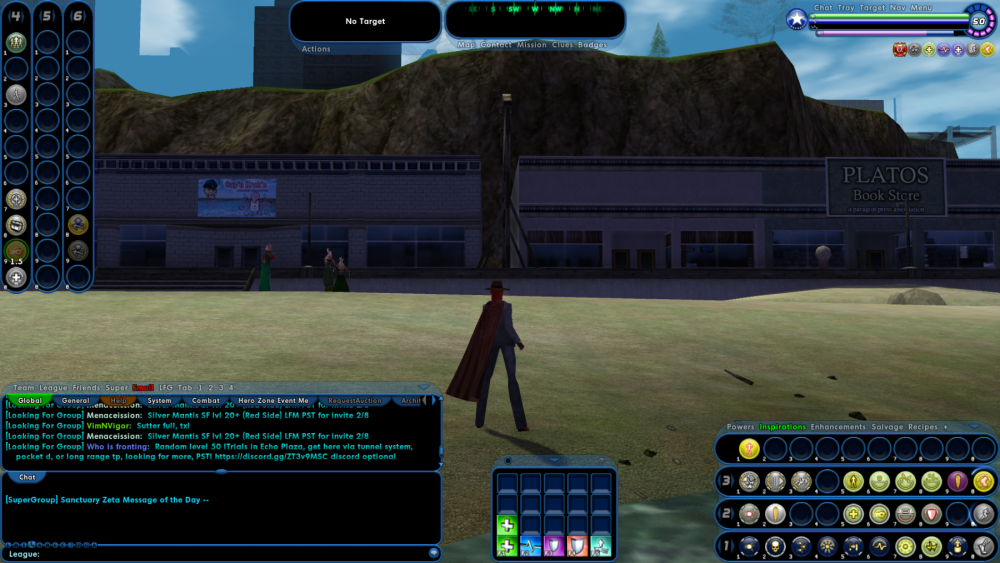Image resolution: width=1000 pixels, height=563 pixels.
Task: Open the Salvage tab
Action: 887,427
